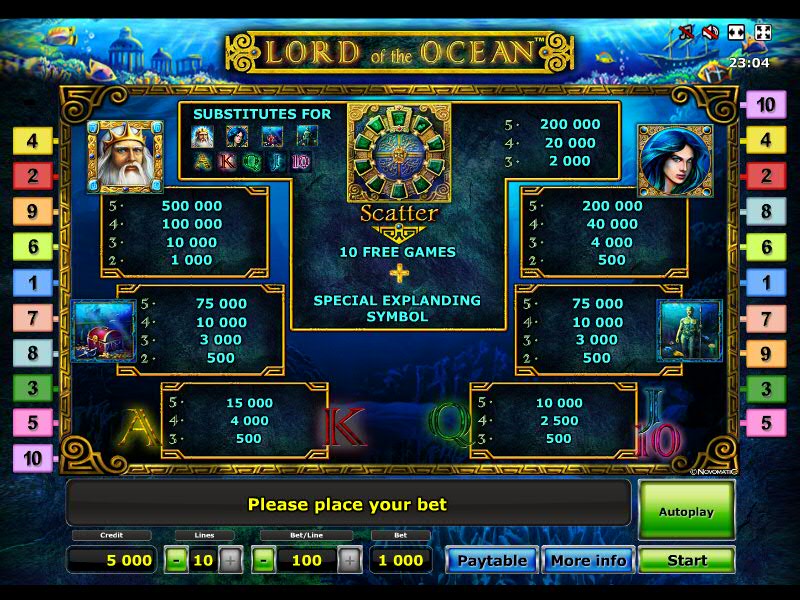The height and width of the screenshot is (600, 800).
Task: Open the More info page
Action: point(588,560)
